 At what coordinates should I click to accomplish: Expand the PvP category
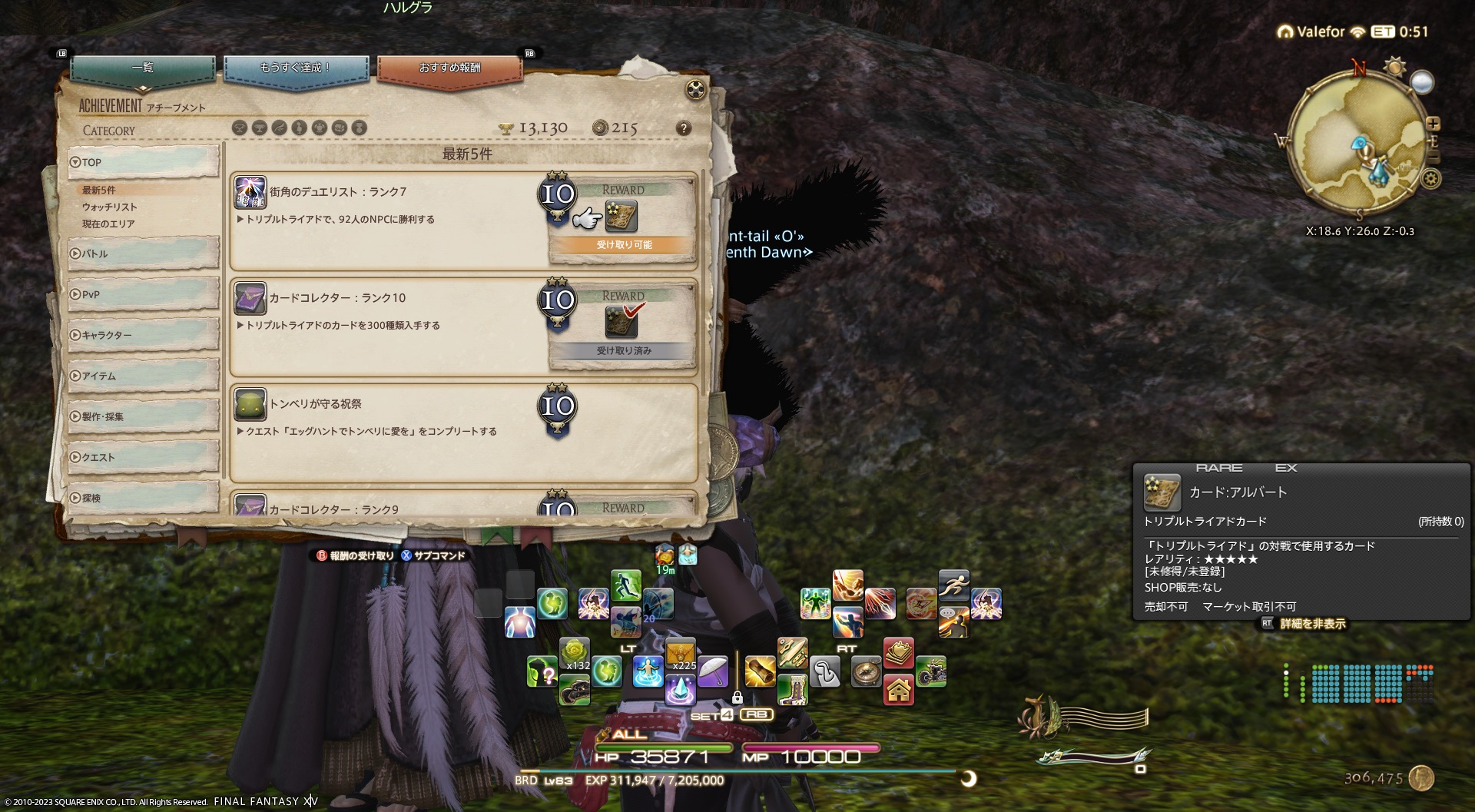tap(143, 294)
